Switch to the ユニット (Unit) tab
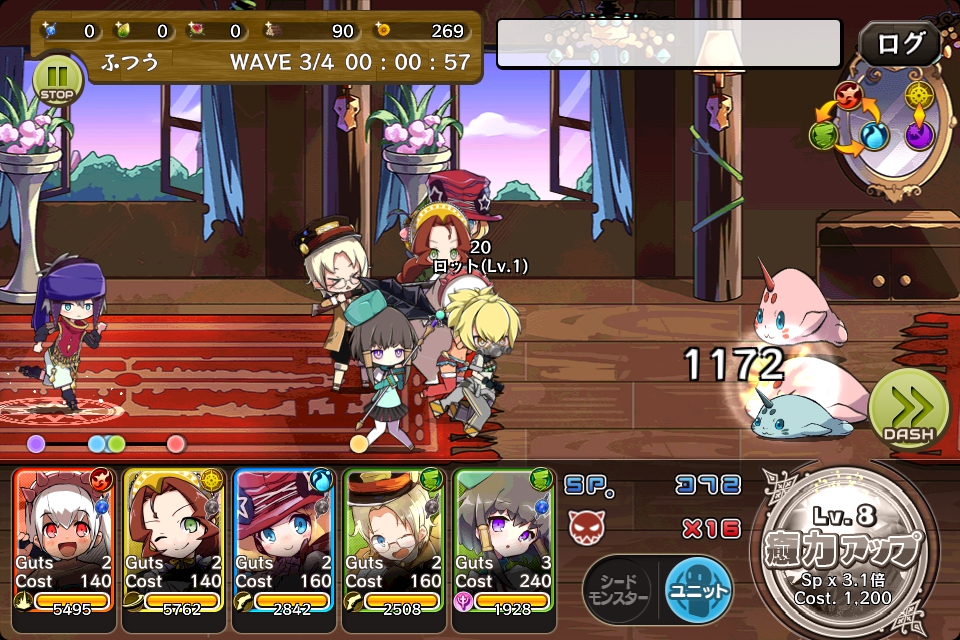This screenshot has width=960, height=640. [698, 588]
